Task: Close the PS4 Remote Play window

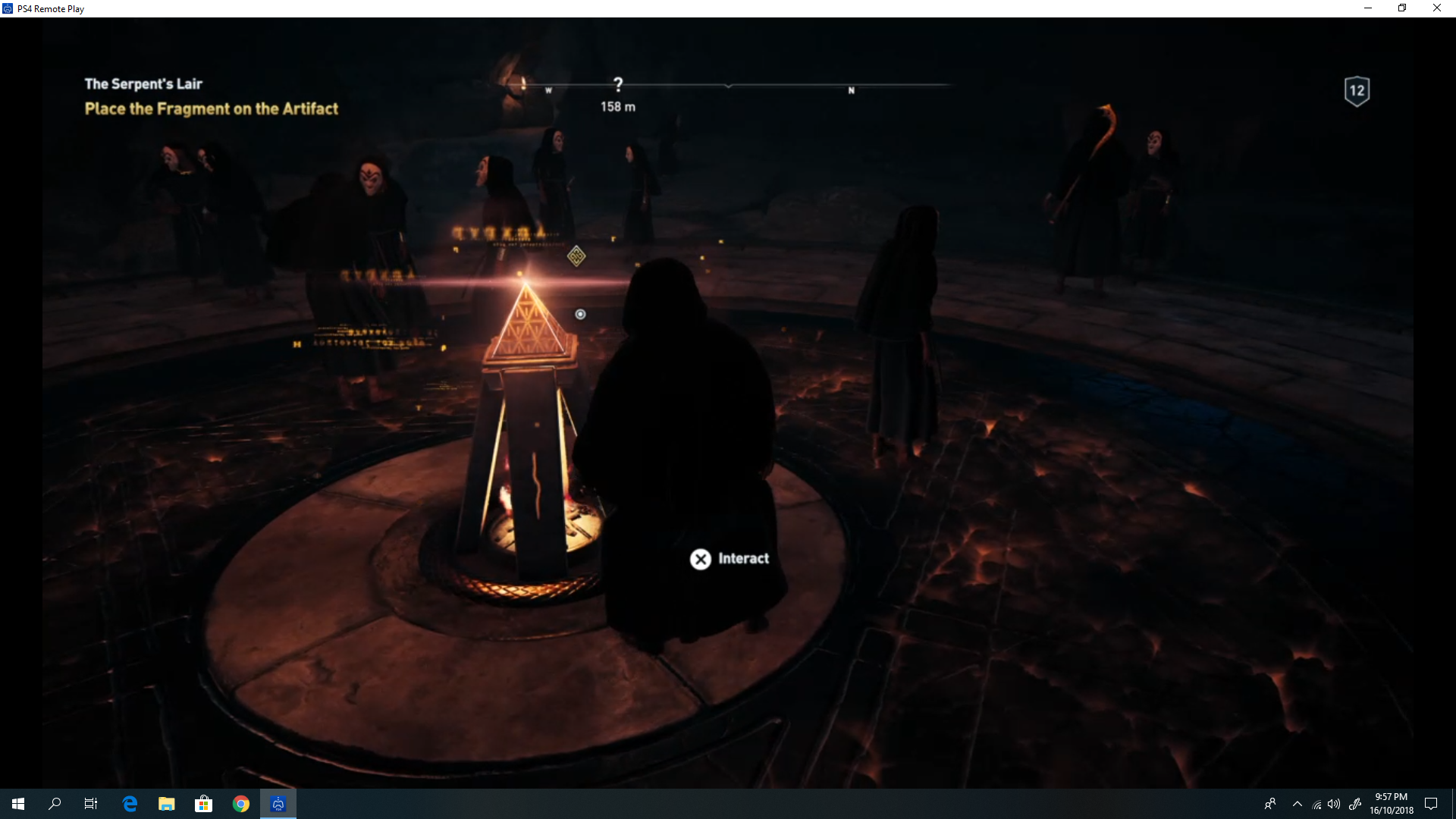Action: pos(1437,8)
